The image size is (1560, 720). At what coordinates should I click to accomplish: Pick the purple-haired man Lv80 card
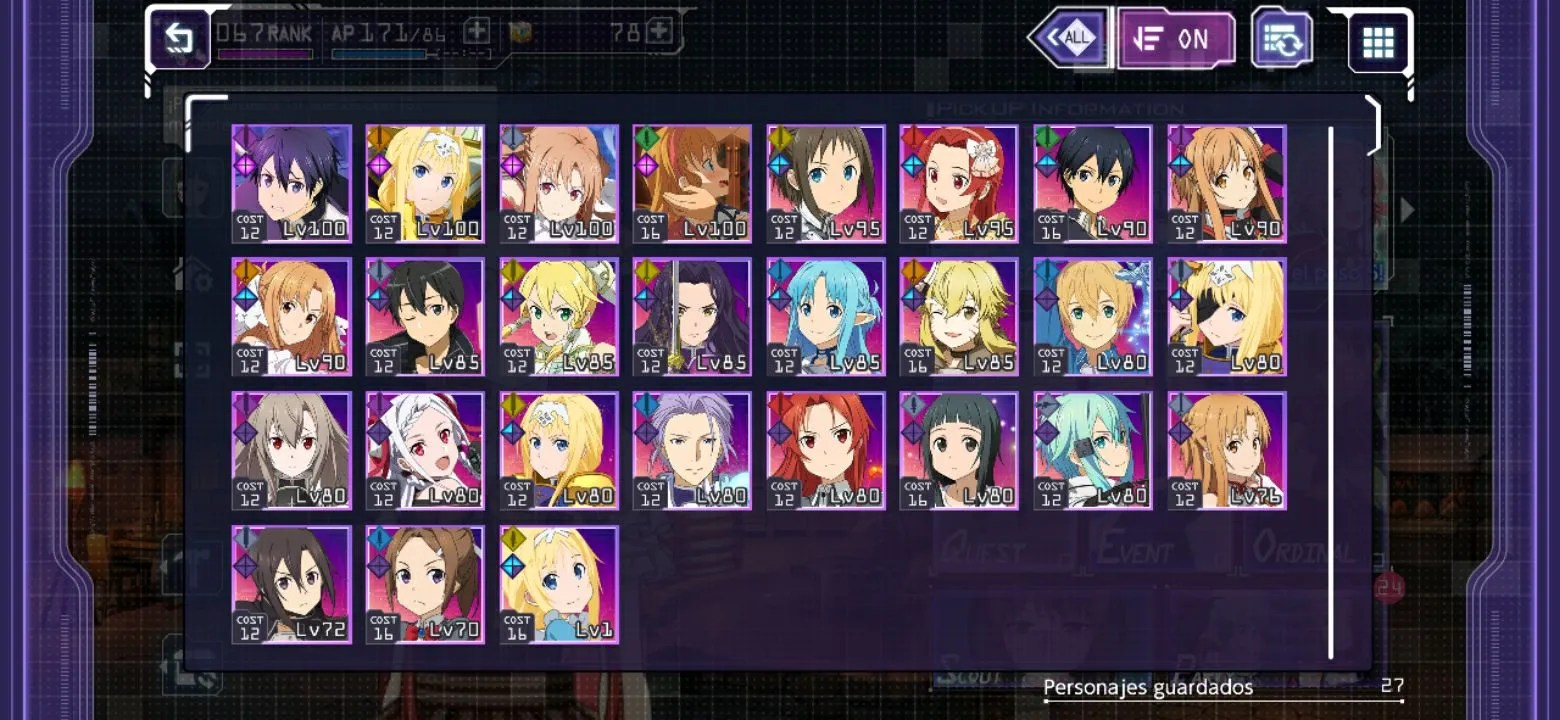[692, 451]
